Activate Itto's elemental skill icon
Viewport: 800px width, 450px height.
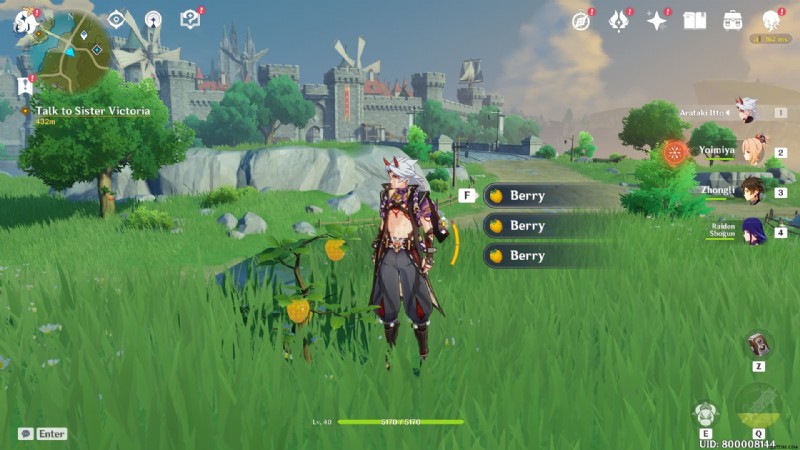[706, 413]
